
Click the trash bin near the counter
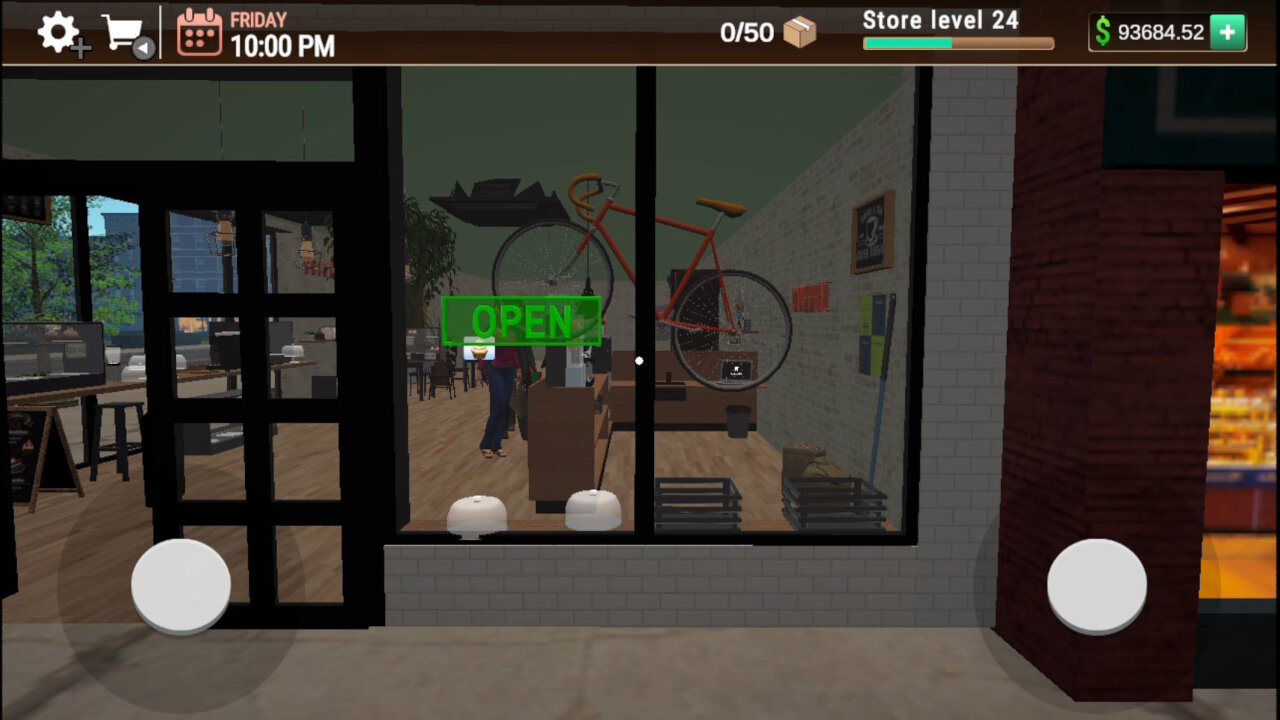tap(737, 420)
